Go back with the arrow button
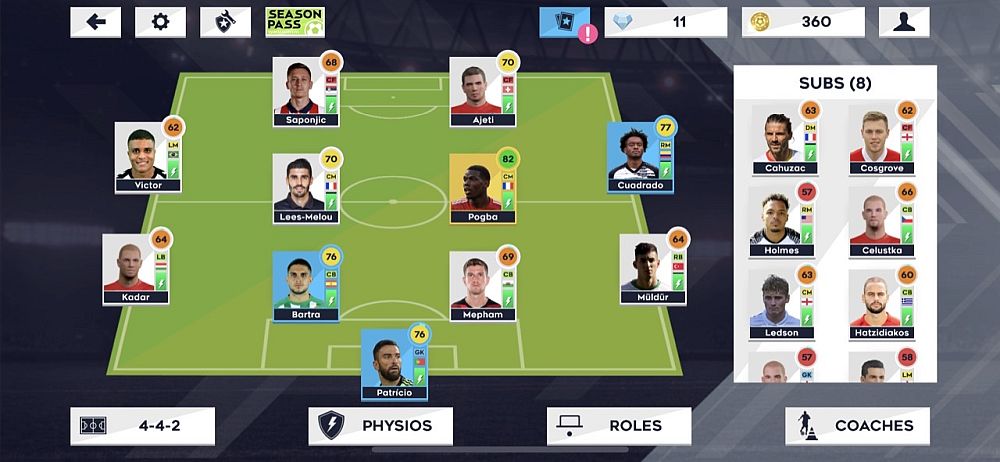The height and width of the screenshot is (462, 1000). [96, 22]
